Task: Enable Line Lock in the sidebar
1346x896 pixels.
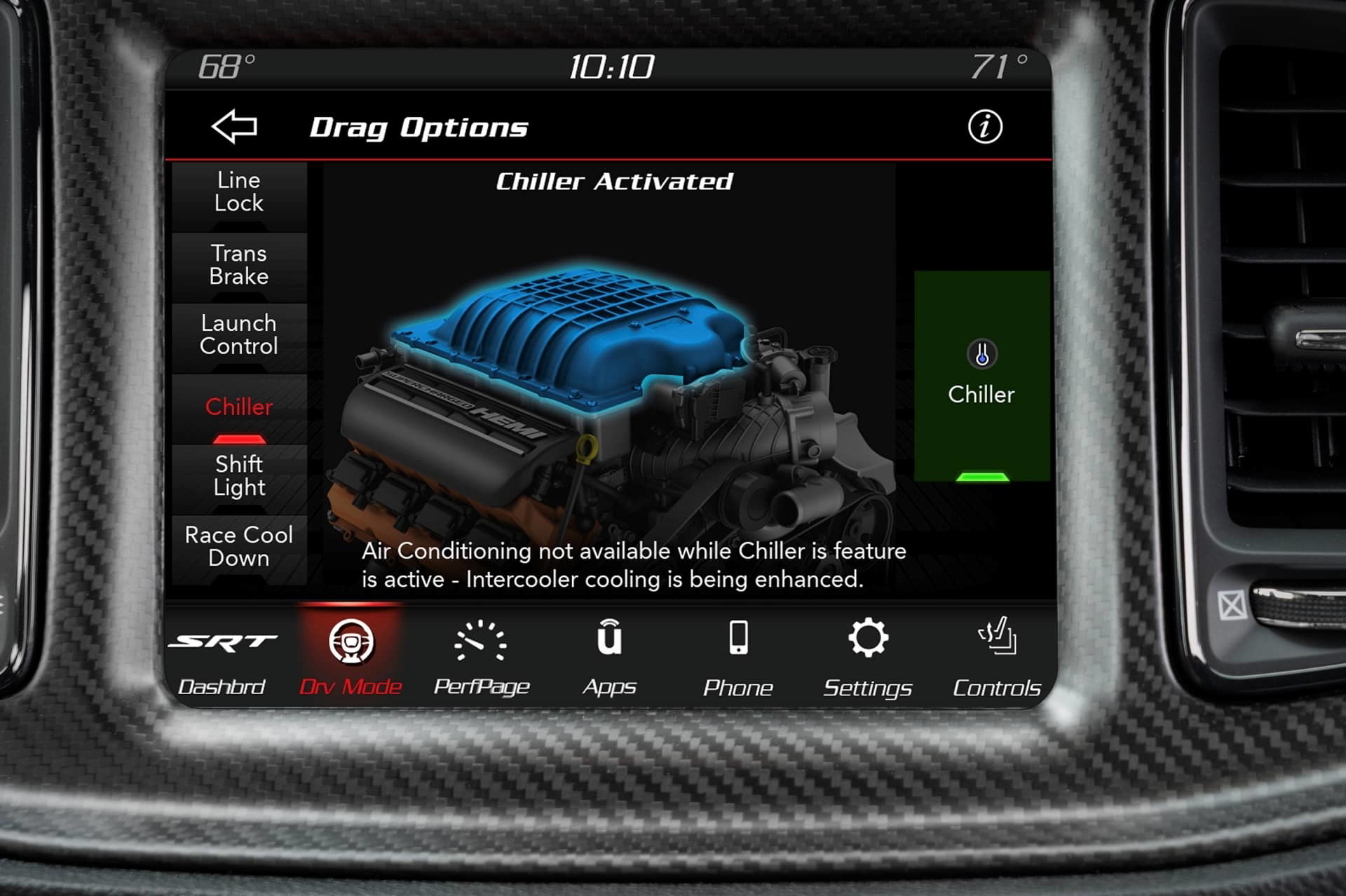Action: (239, 191)
